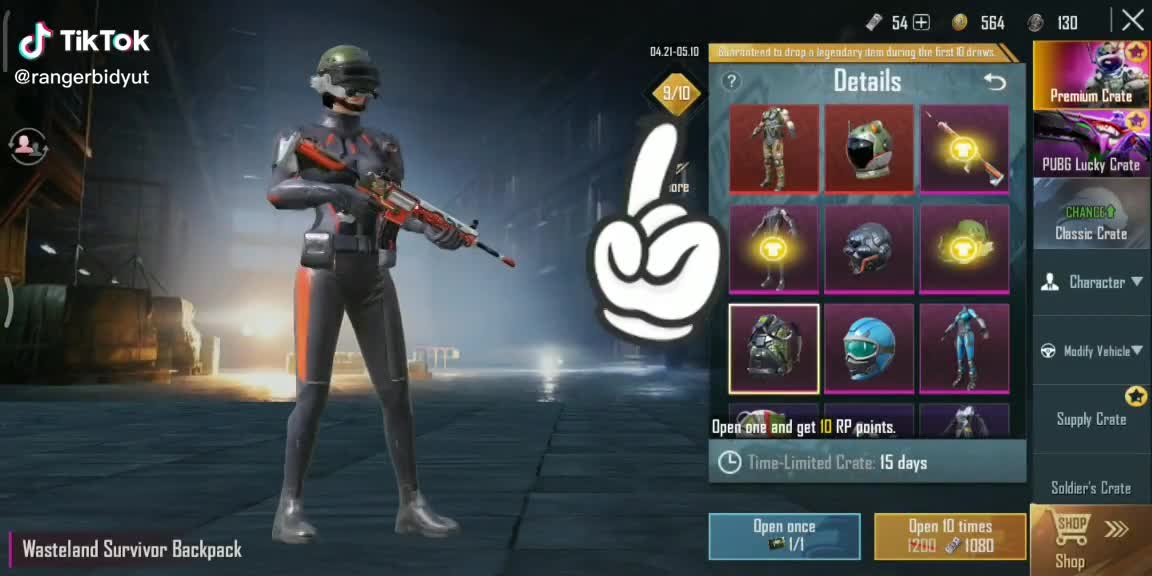Select the blue racing helmet reward
The height and width of the screenshot is (576, 1152).
pos(868,348)
